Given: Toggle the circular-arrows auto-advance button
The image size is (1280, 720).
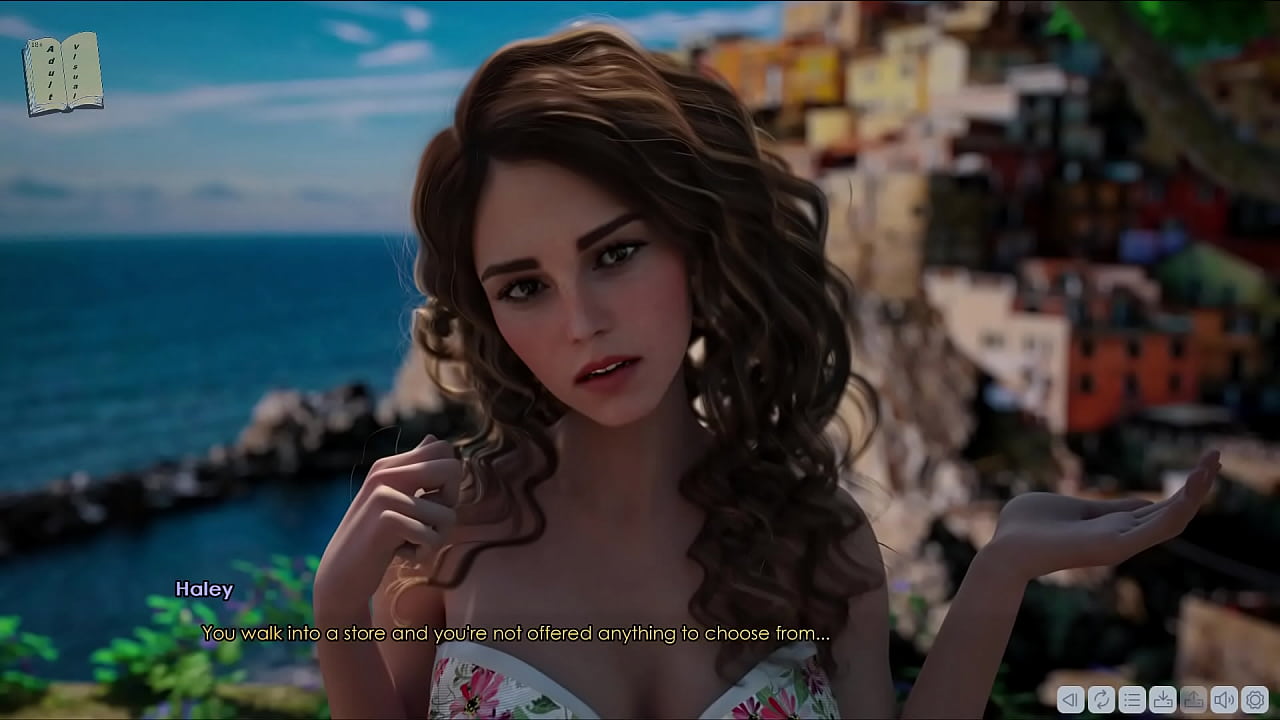Looking at the screenshot, I should [1101, 699].
